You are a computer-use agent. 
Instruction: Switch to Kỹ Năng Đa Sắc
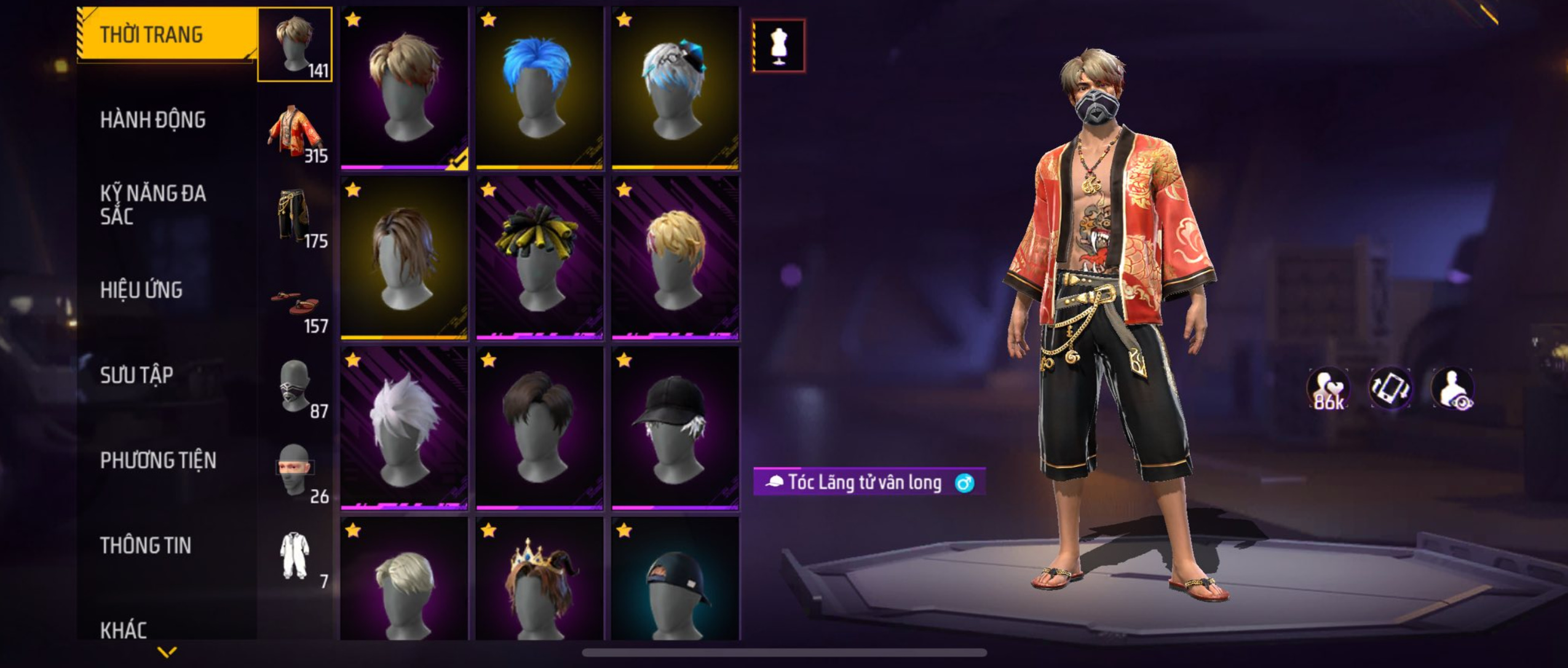tap(154, 205)
